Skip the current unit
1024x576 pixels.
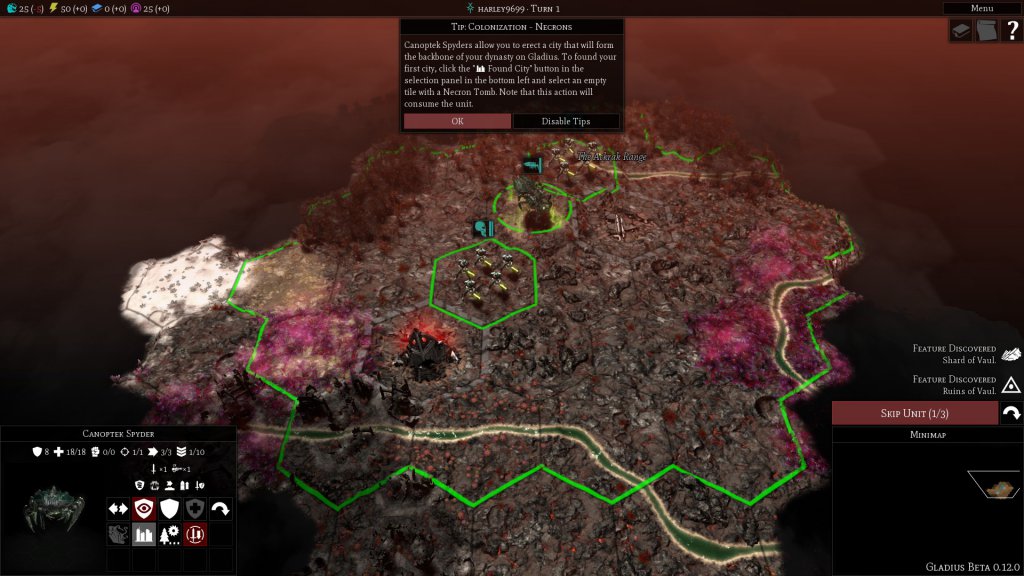click(914, 413)
